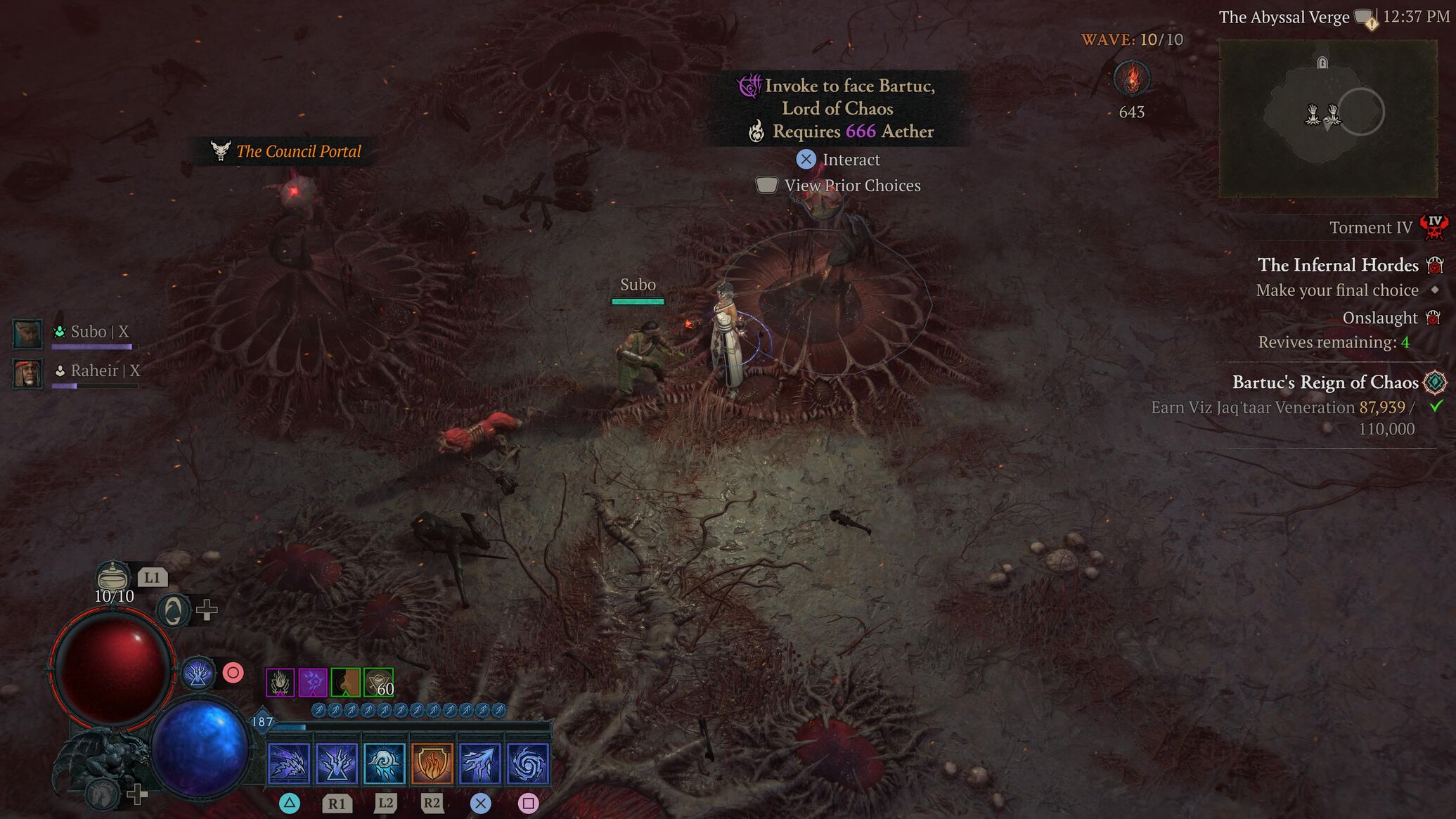The height and width of the screenshot is (819, 1456).
Task: Cast the lightning burst skill slot
Action: [337, 763]
